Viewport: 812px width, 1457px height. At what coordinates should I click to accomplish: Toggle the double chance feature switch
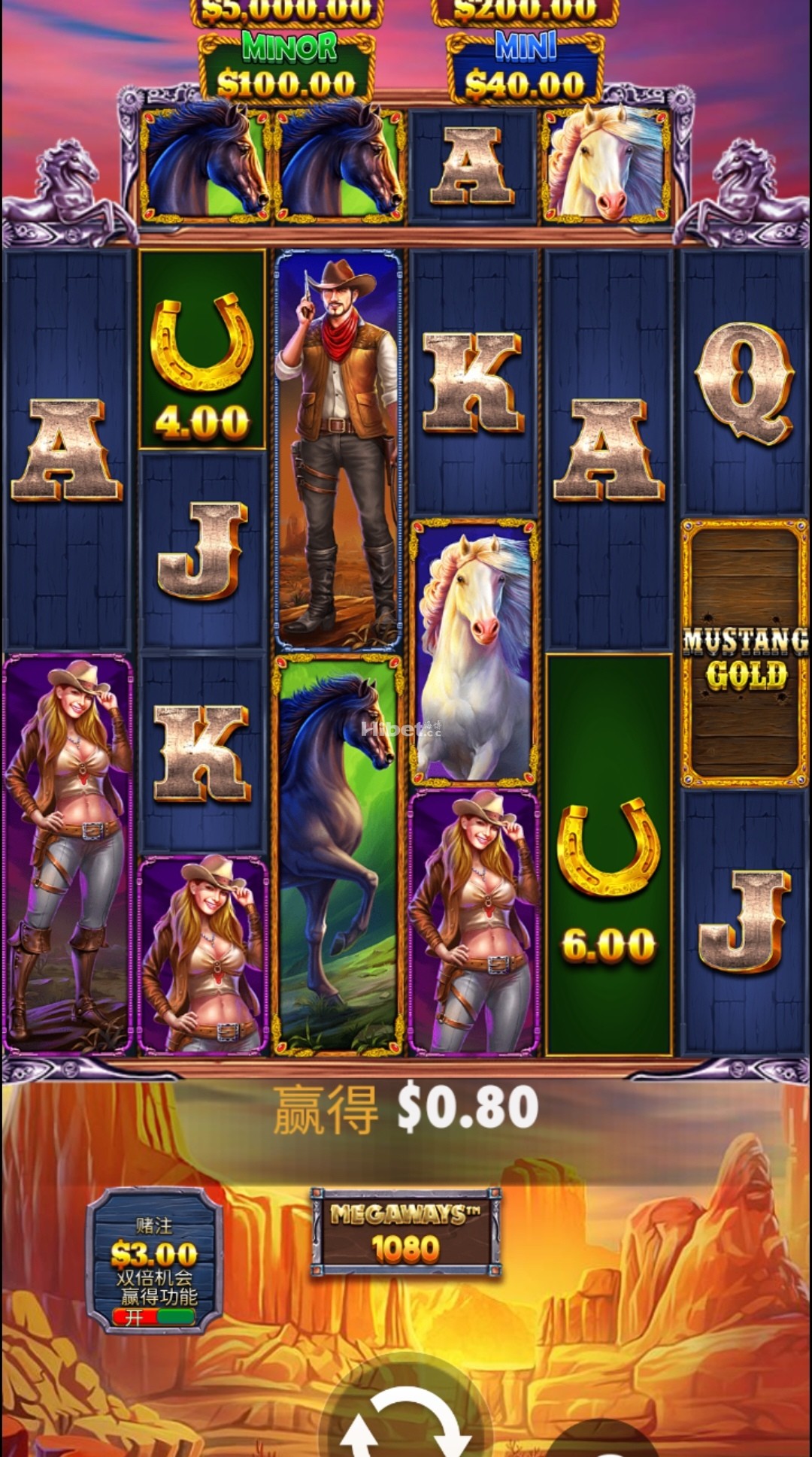[154, 1316]
